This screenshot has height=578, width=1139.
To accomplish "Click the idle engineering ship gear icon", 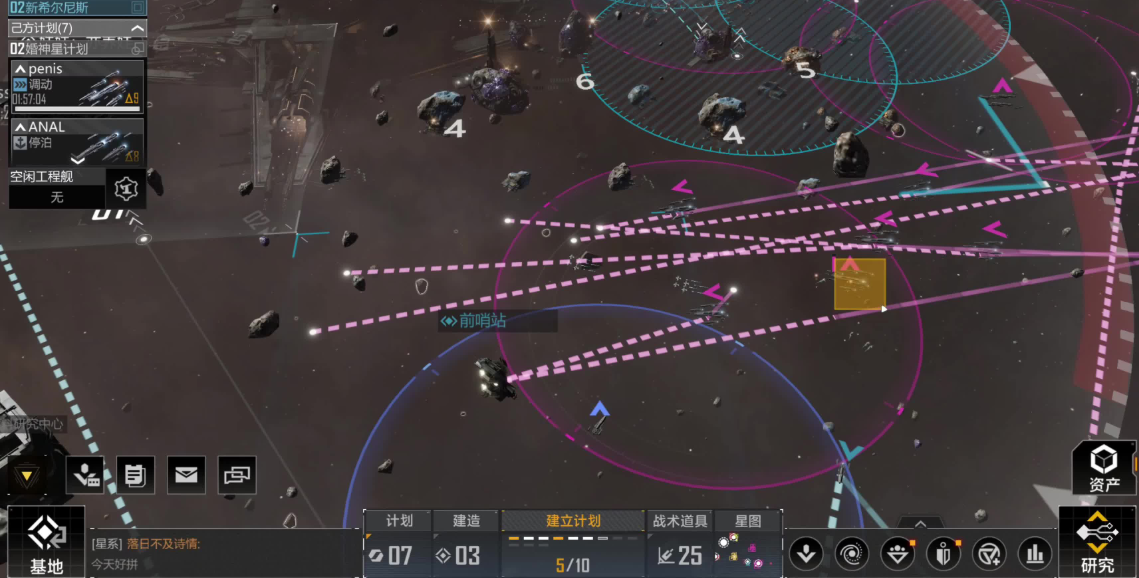I will [126, 188].
